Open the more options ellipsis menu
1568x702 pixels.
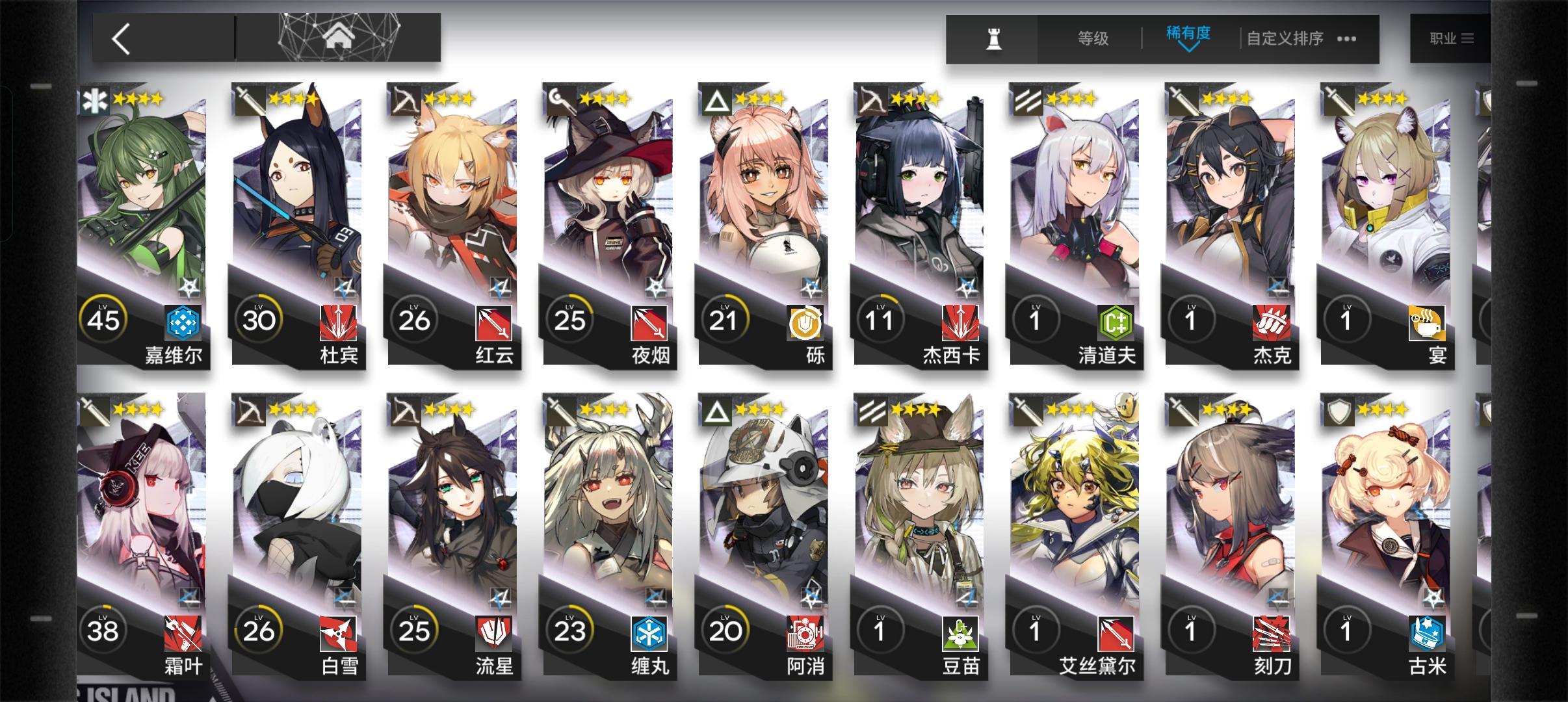(x=1346, y=39)
